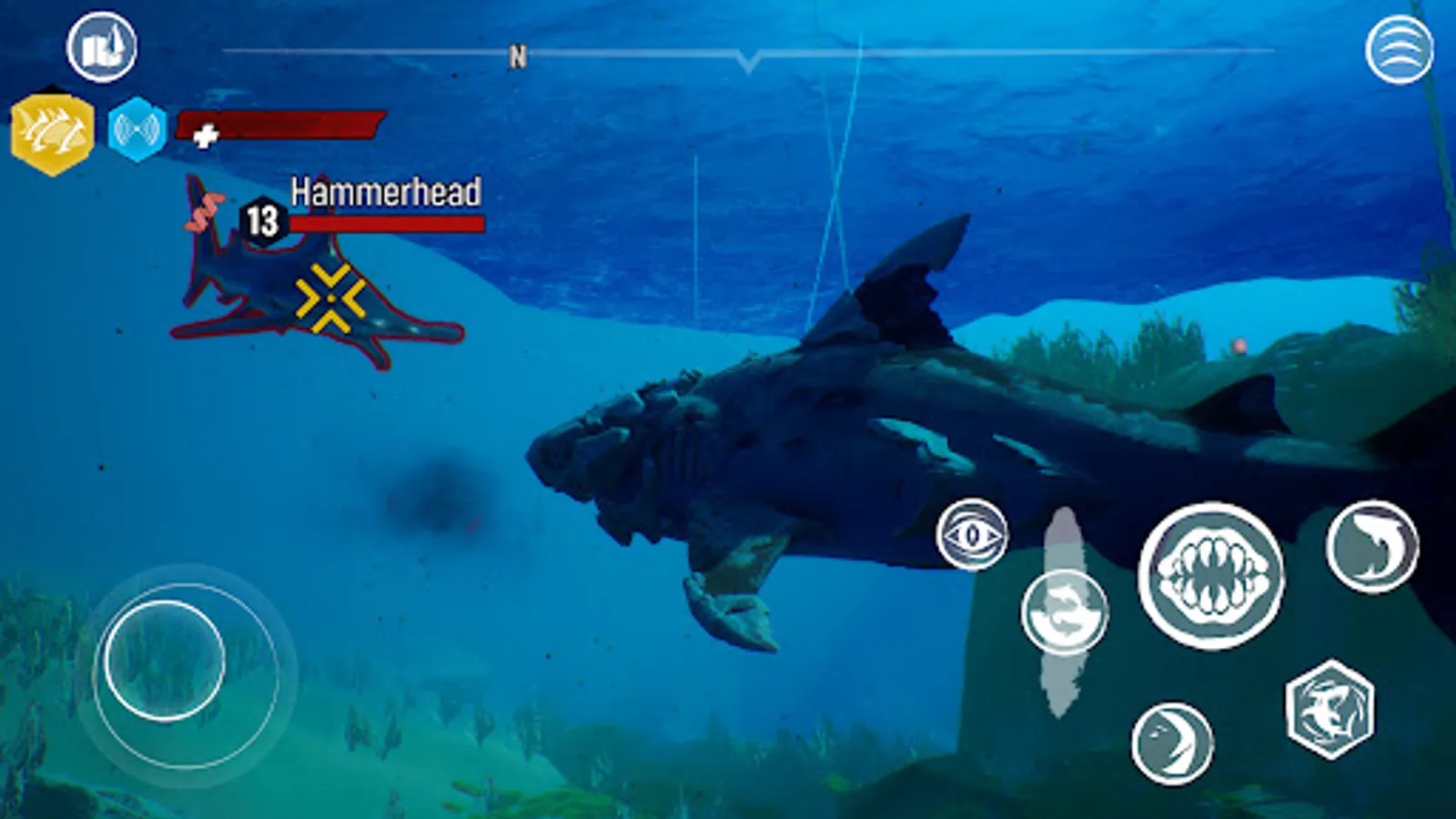Select the N heading on the compass
1456x819 pixels.
[517, 56]
